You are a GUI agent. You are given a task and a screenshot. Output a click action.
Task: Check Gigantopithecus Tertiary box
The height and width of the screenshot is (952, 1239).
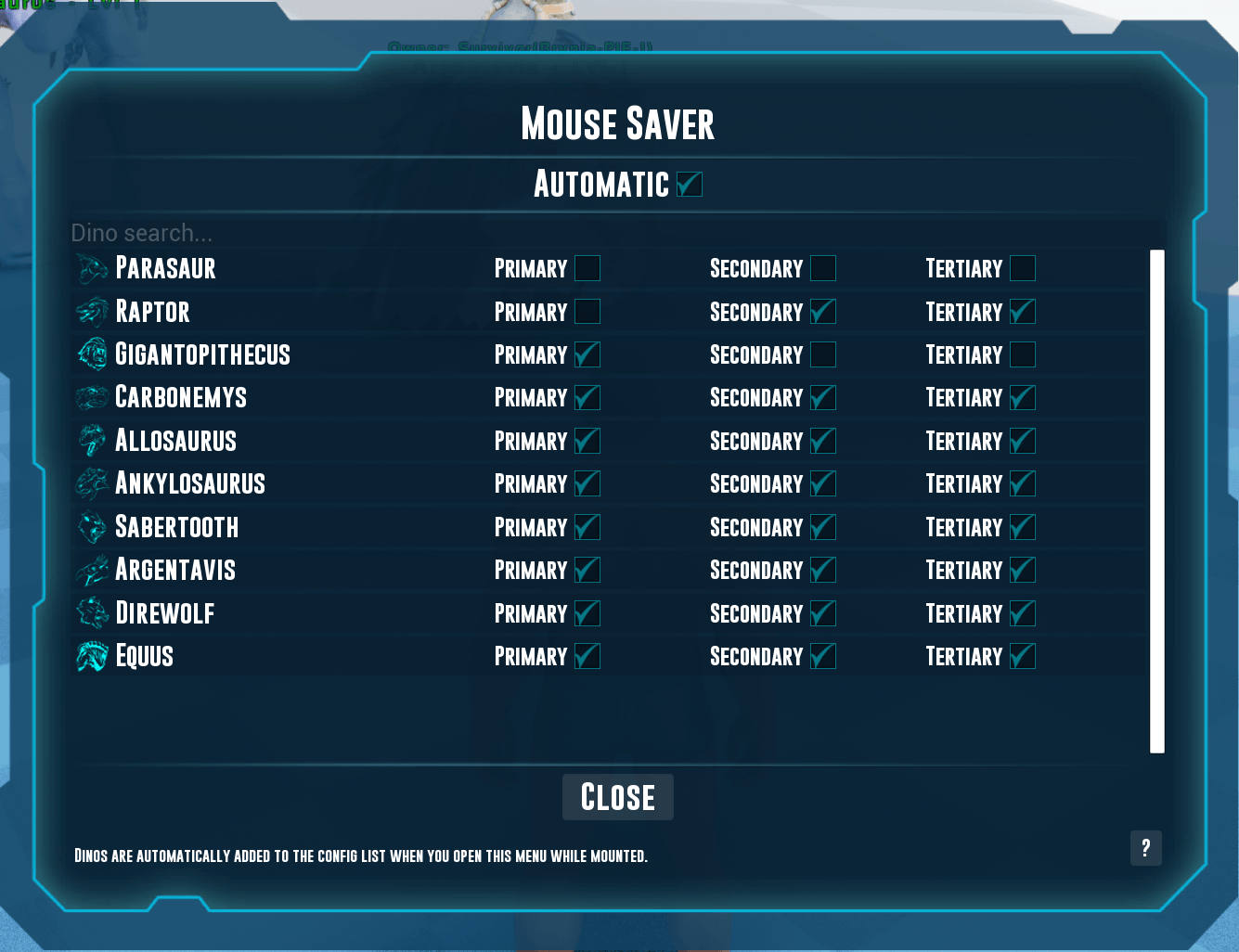pos(1022,354)
